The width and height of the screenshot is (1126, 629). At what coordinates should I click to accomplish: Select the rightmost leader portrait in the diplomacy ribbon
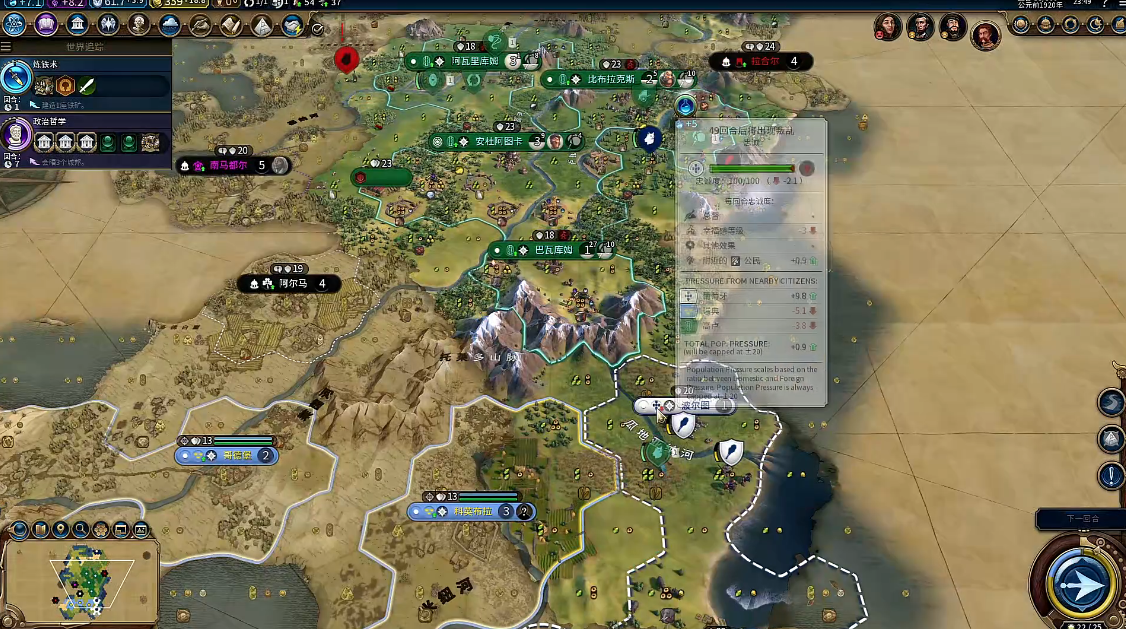coord(986,36)
